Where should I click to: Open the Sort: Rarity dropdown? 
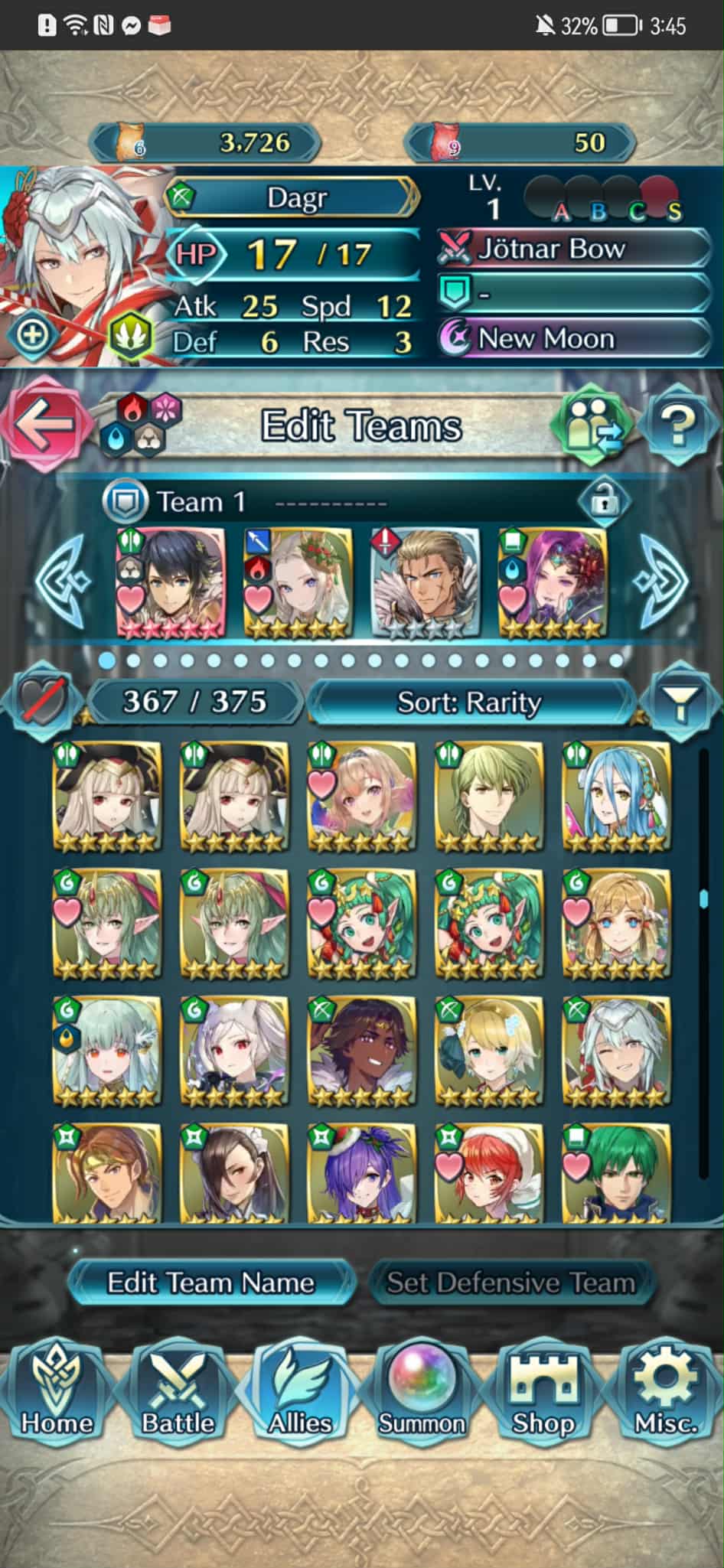[469, 702]
